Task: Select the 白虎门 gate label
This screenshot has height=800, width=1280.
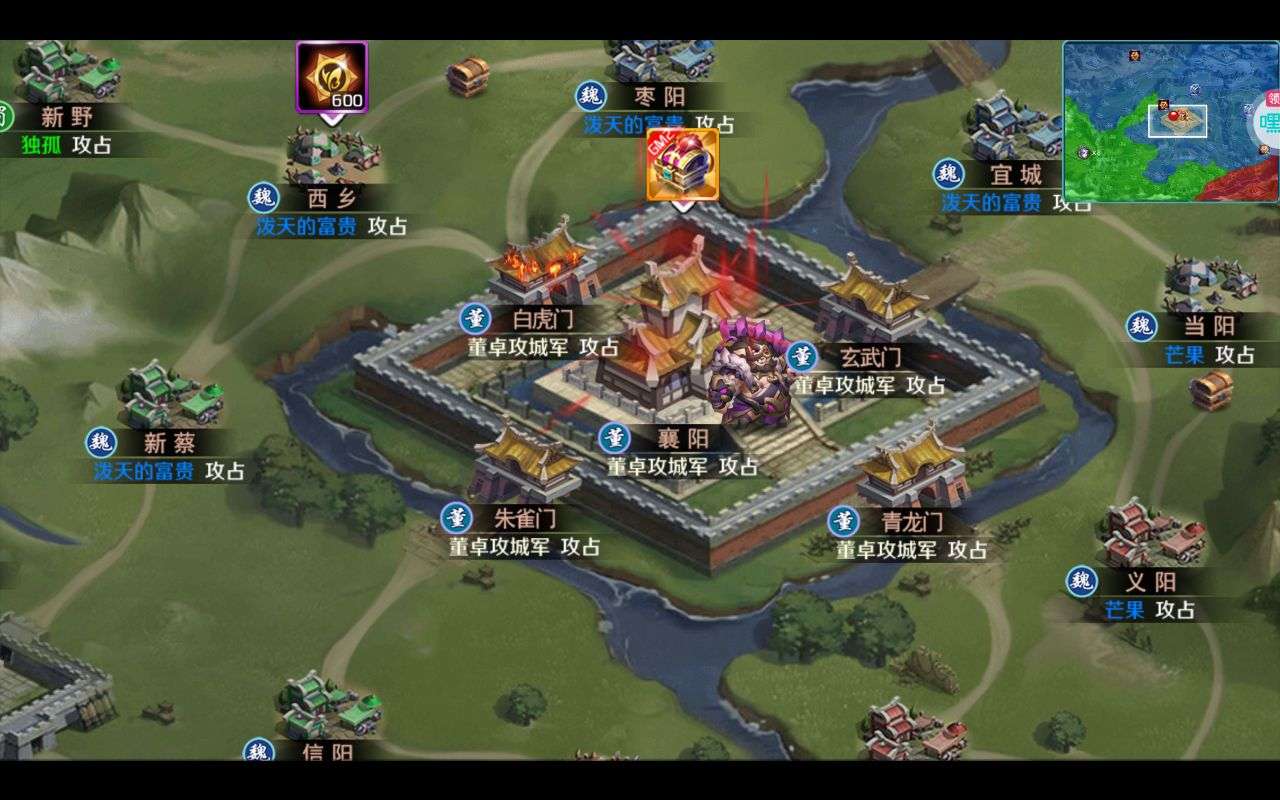Action: (x=543, y=320)
